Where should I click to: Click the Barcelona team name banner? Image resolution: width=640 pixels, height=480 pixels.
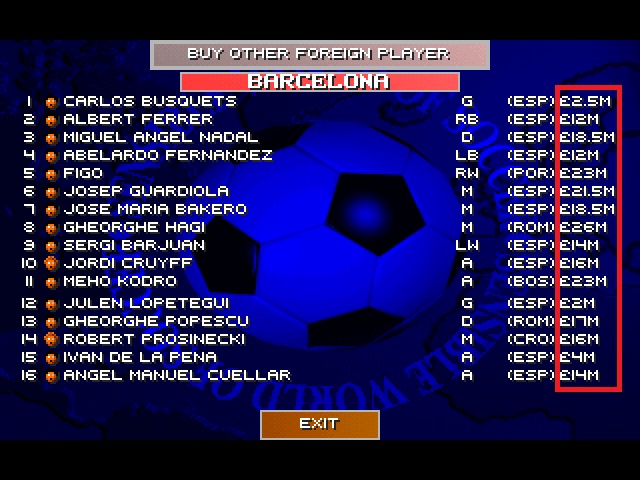click(x=319, y=81)
